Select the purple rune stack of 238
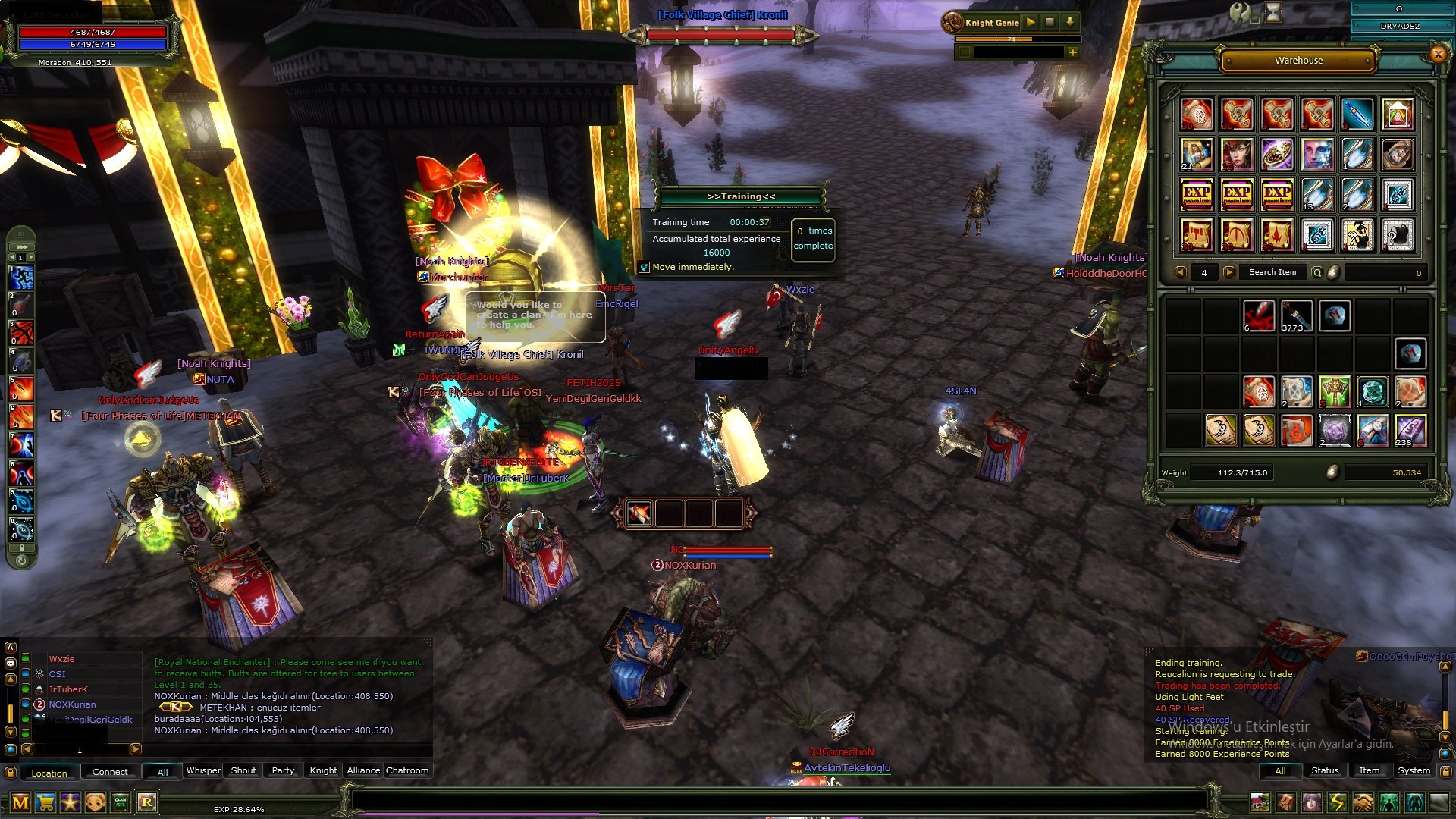Image resolution: width=1456 pixels, height=819 pixels. (x=1410, y=430)
